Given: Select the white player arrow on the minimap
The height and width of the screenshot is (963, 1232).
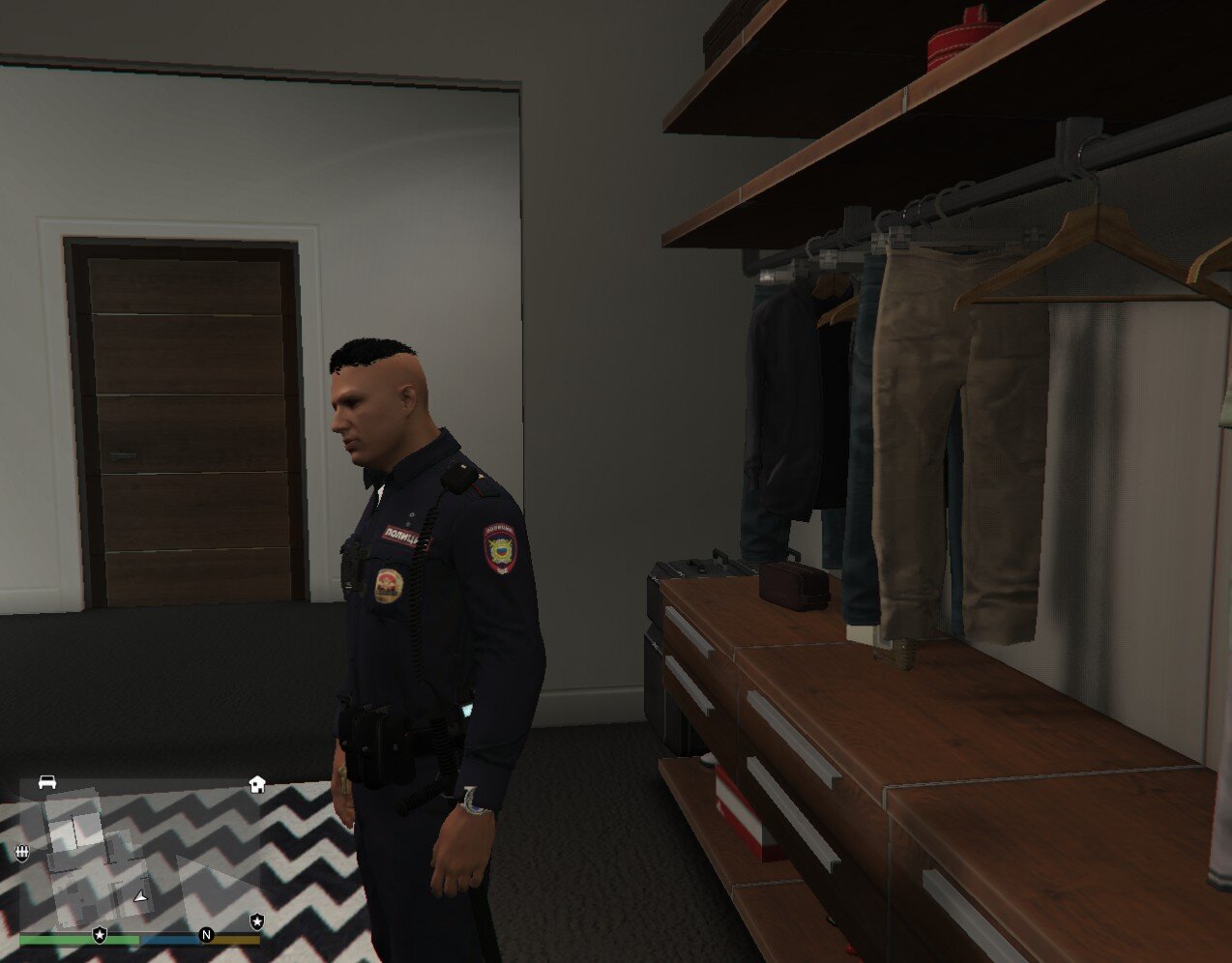Looking at the screenshot, I should (x=142, y=897).
